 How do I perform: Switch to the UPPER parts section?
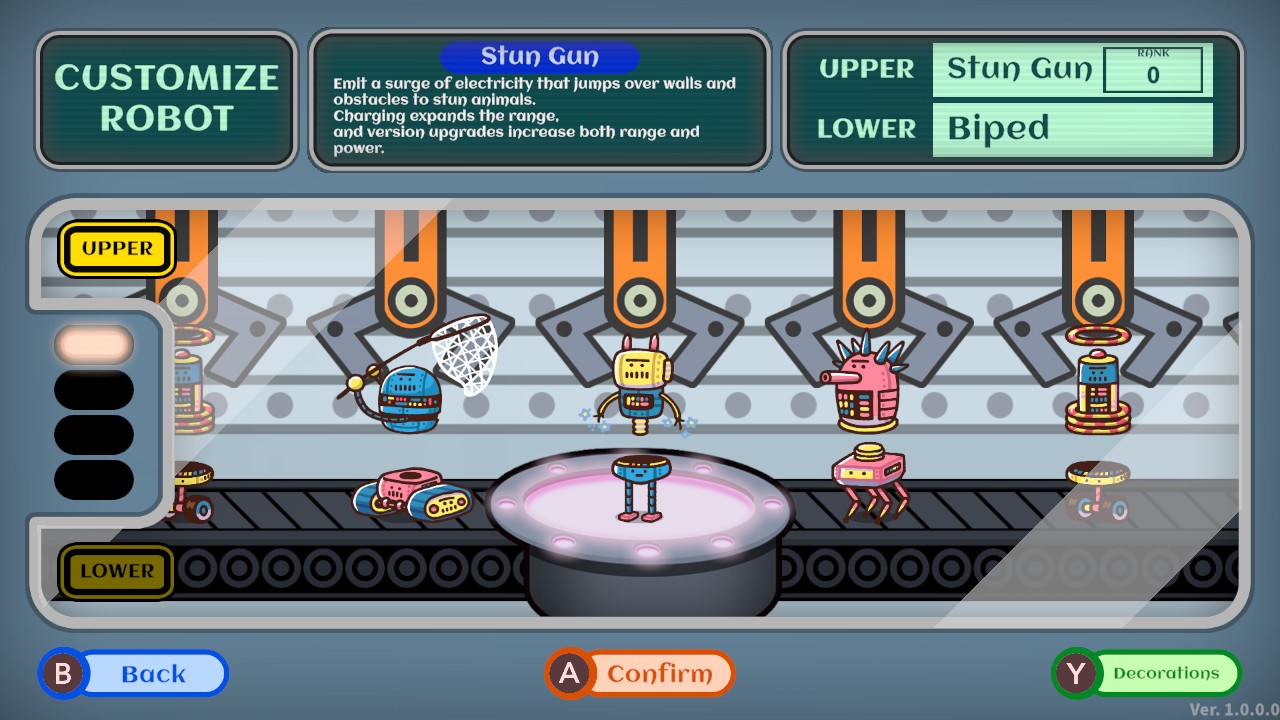[x=116, y=249]
